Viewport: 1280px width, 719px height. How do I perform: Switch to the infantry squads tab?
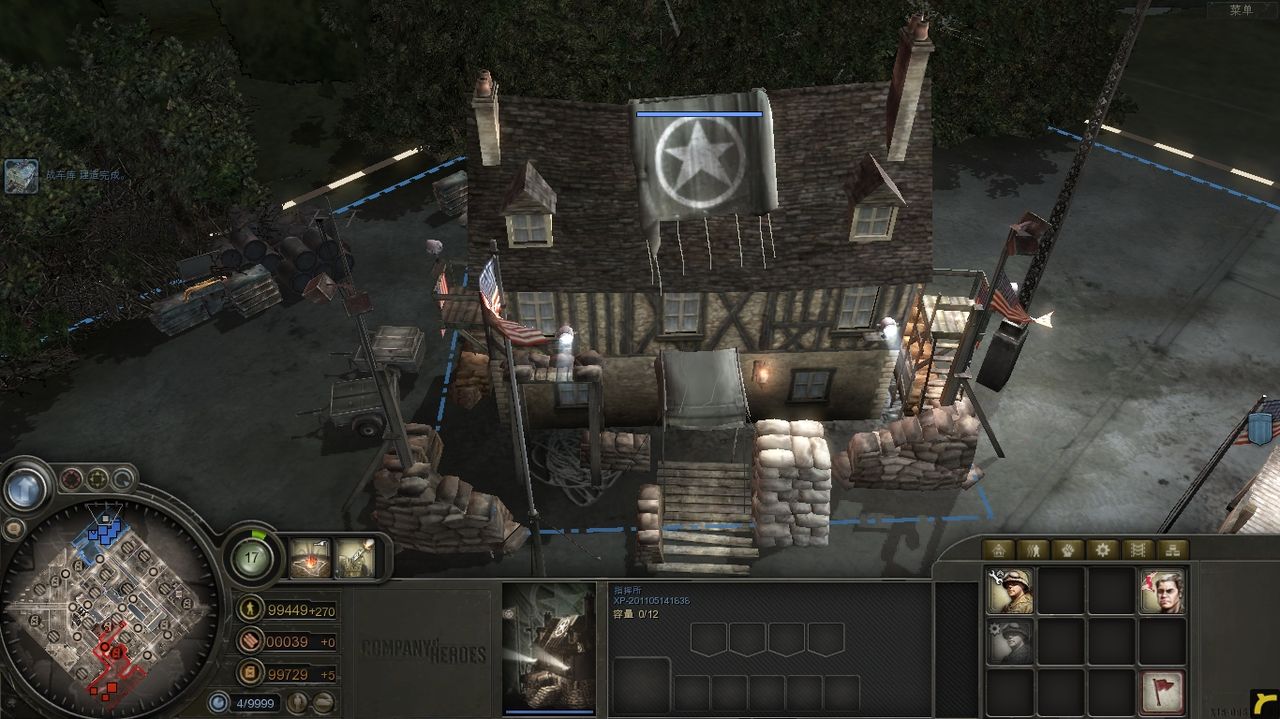click(x=1032, y=549)
